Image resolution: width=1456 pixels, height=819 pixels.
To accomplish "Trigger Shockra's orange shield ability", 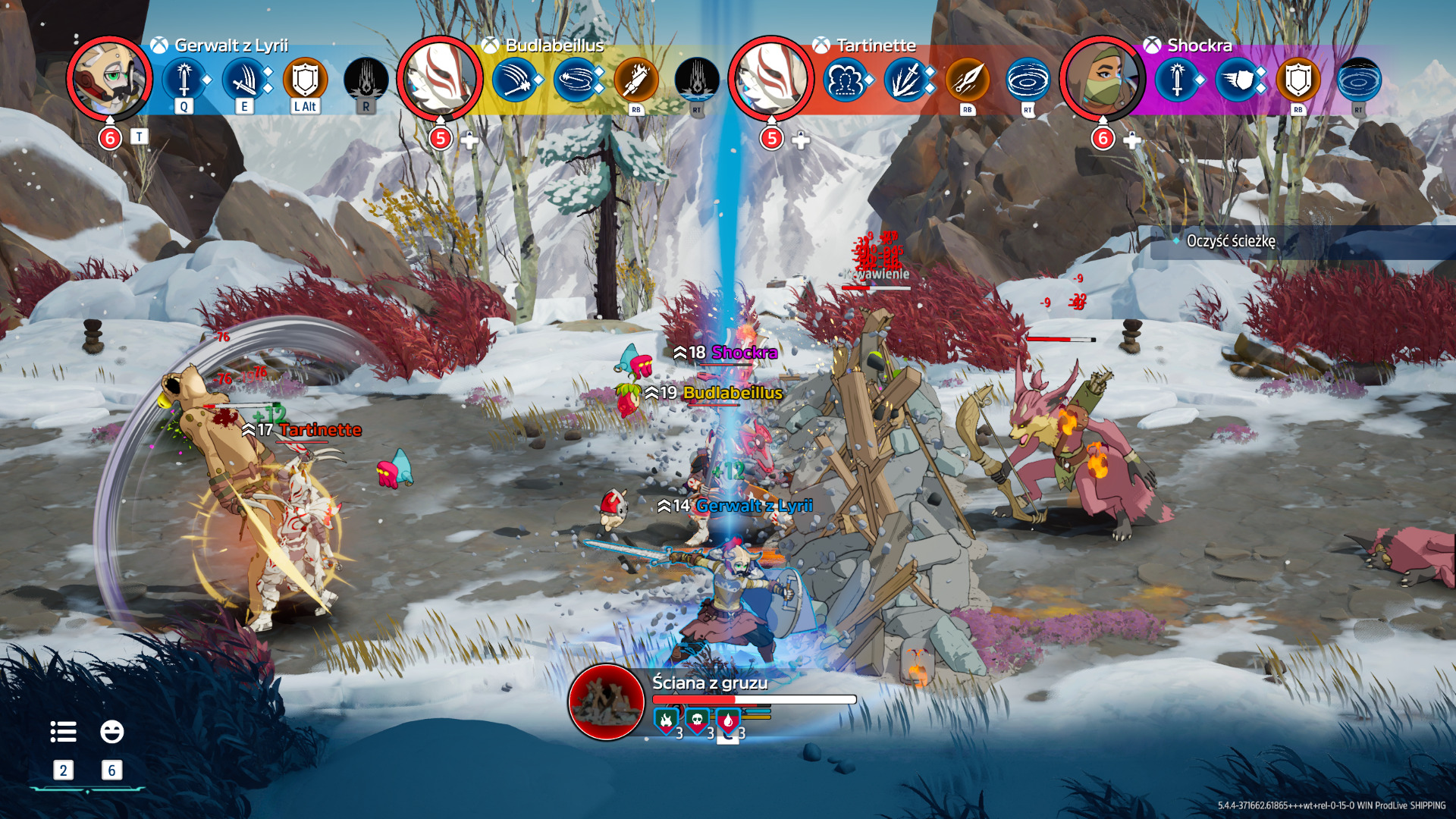I will tap(1298, 79).
